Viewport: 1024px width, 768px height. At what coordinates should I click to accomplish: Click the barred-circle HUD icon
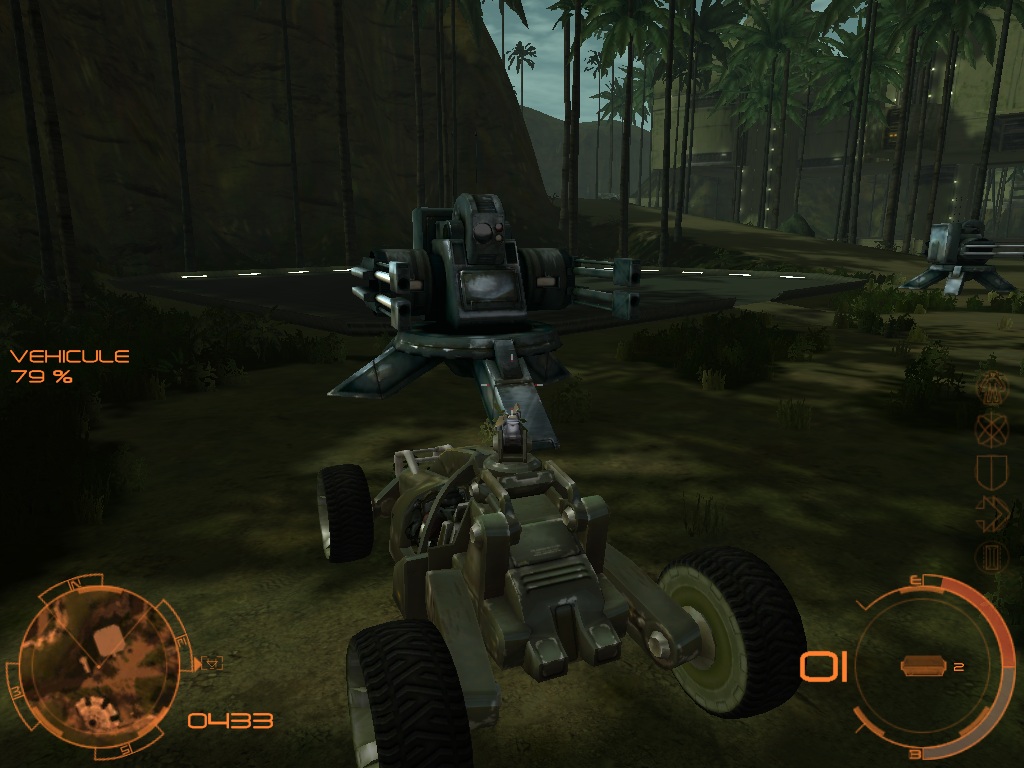click(x=991, y=556)
